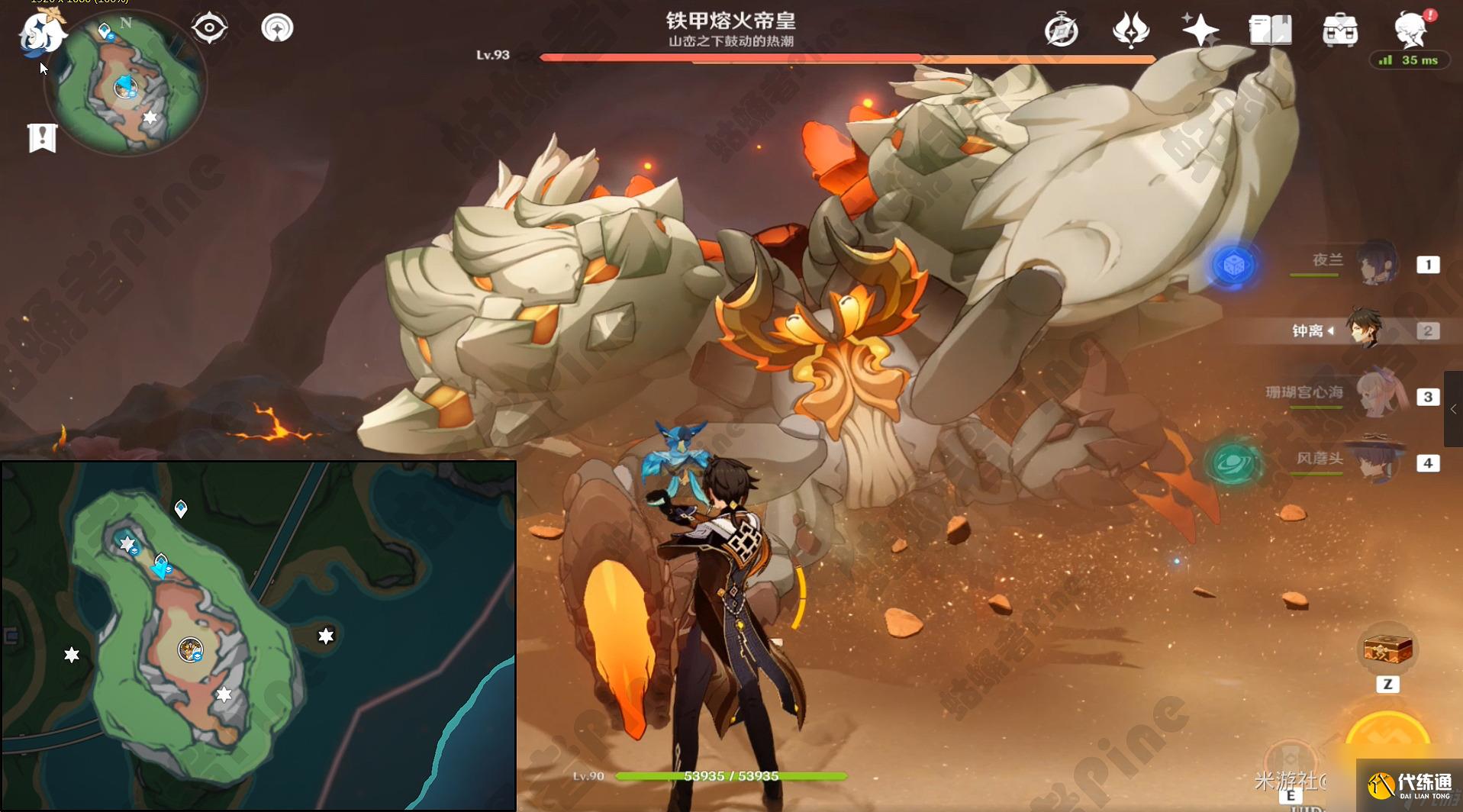Open the compass events icon
Screen dimensions: 1463x812
point(1062,31)
